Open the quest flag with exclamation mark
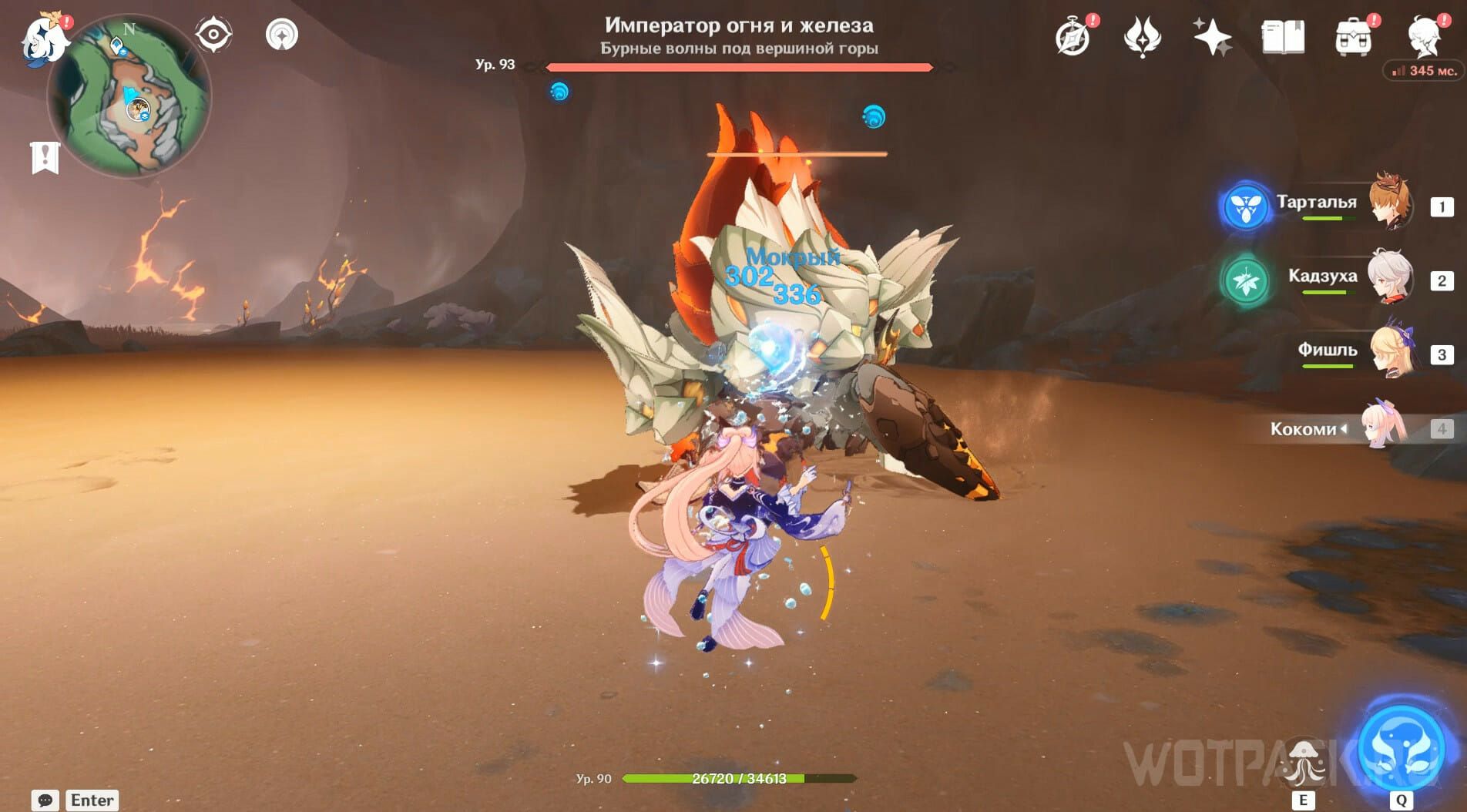 pyautogui.click(x=45, y=157)
